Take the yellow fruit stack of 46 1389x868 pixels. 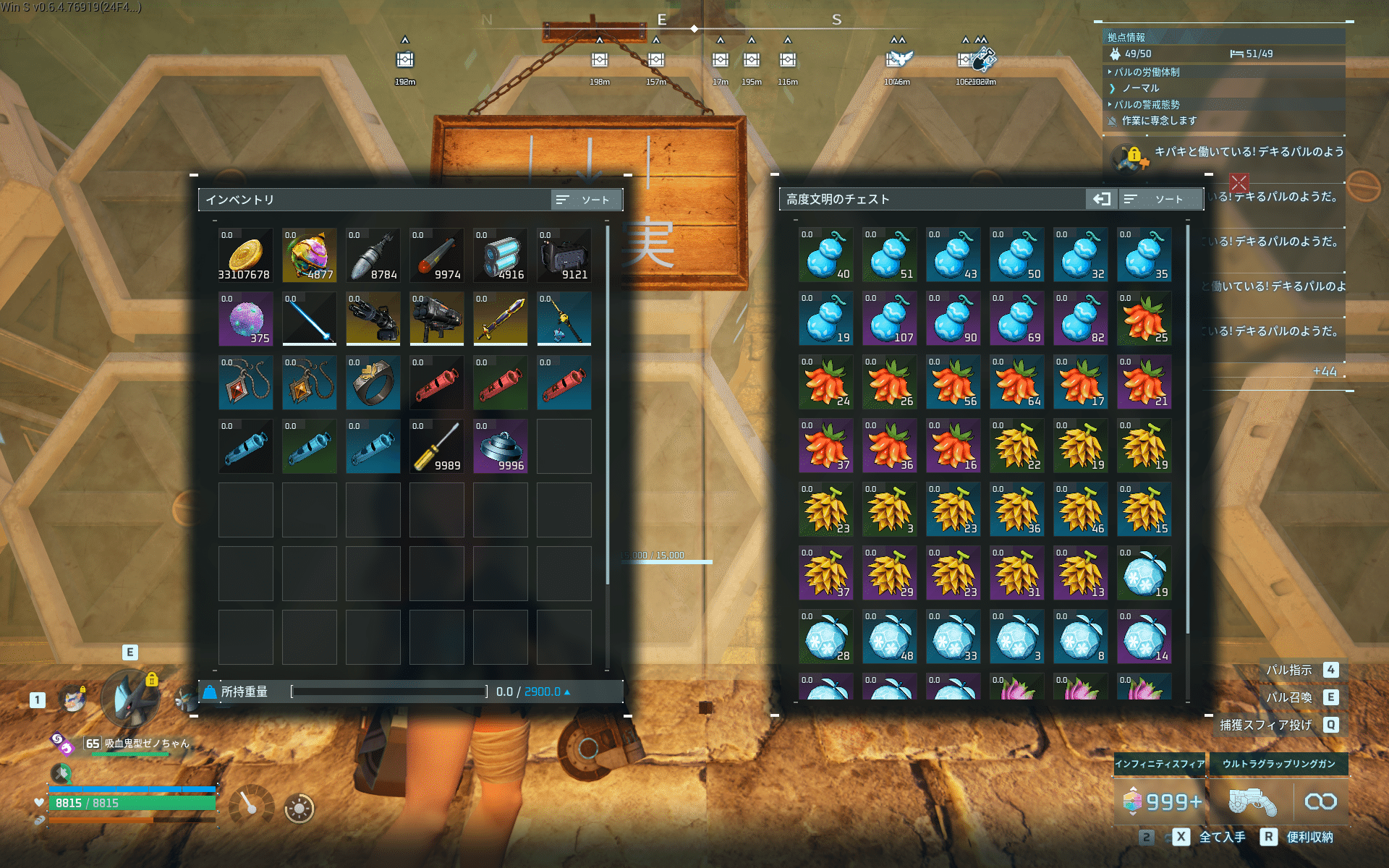click(x=1080, y=509)
